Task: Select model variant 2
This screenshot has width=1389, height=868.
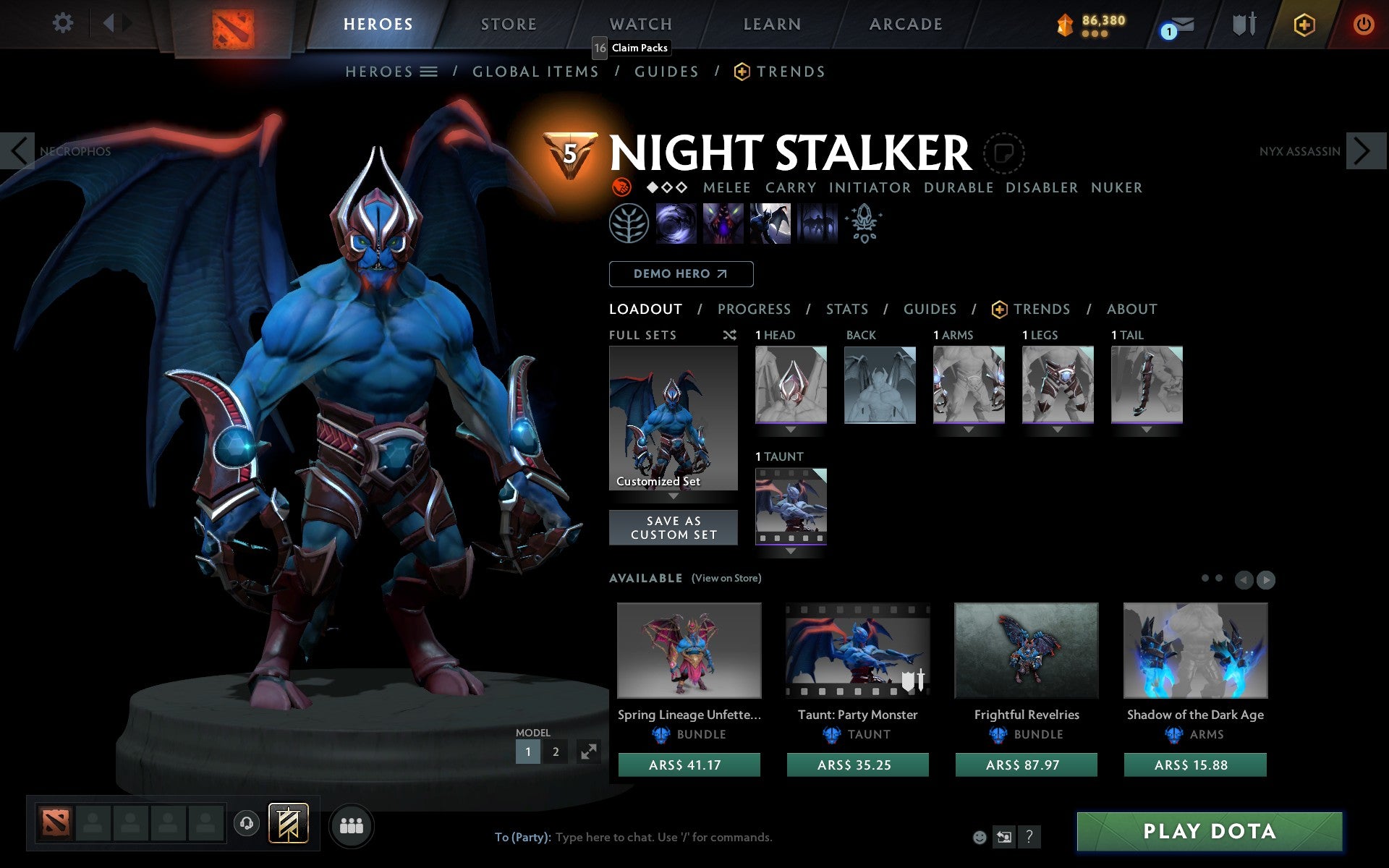Action: (555, 752)
